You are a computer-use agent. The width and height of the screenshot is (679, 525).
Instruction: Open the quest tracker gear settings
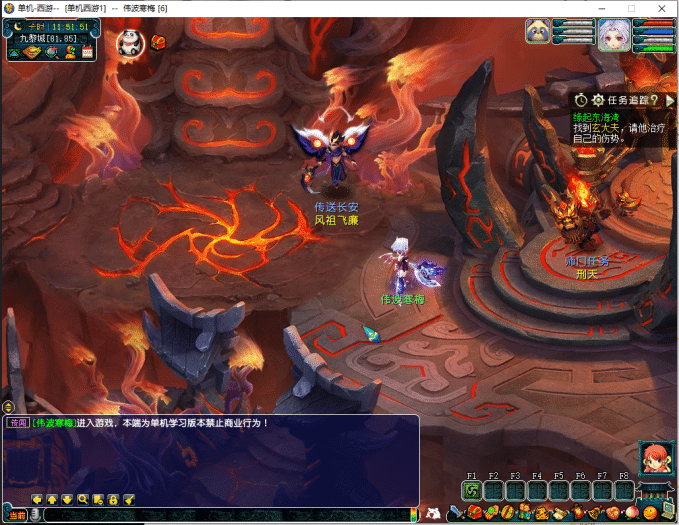[598, 100]
